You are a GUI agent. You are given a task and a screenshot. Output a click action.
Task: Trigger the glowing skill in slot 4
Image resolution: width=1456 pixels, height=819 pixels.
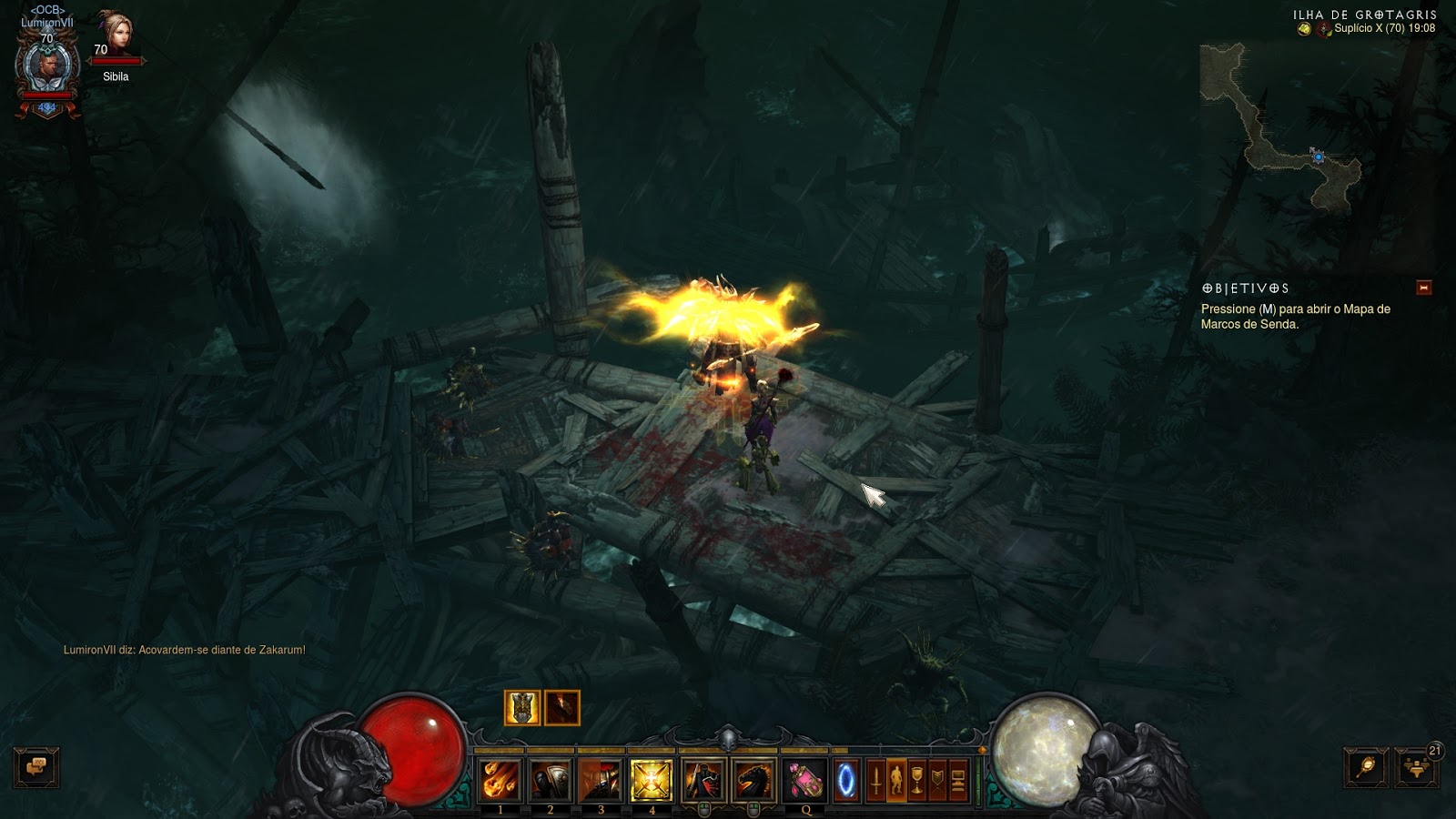pos(652,780)
